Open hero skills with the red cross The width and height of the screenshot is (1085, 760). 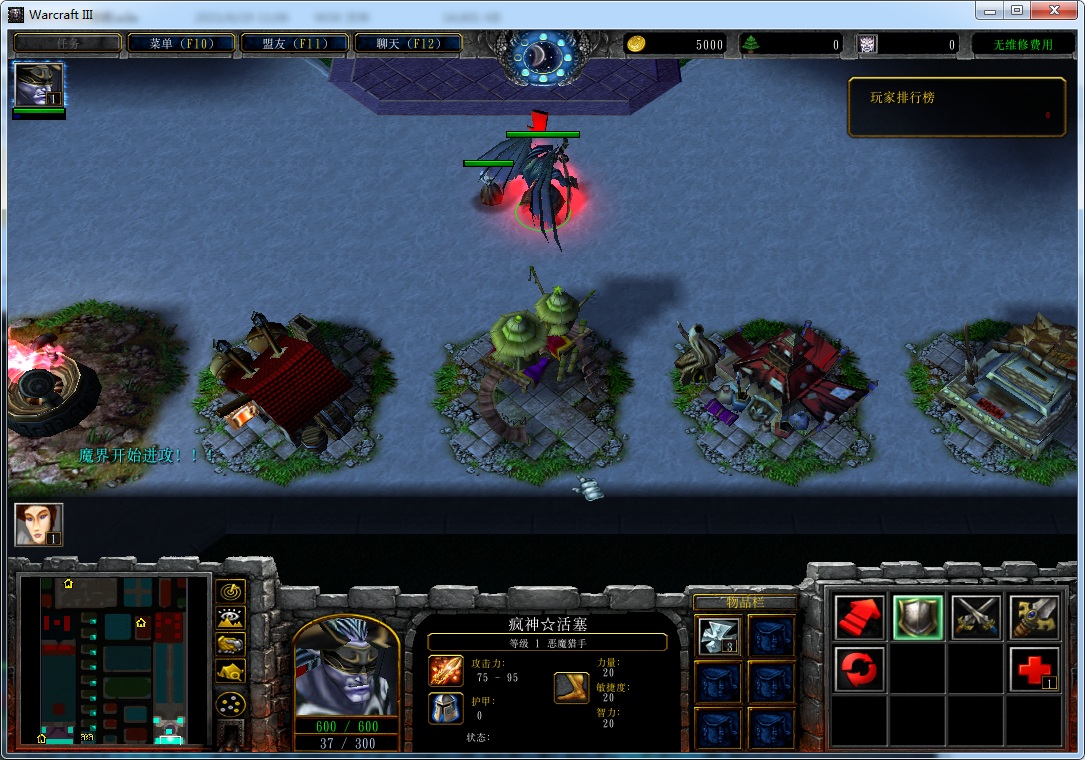tap(1034, 669)
